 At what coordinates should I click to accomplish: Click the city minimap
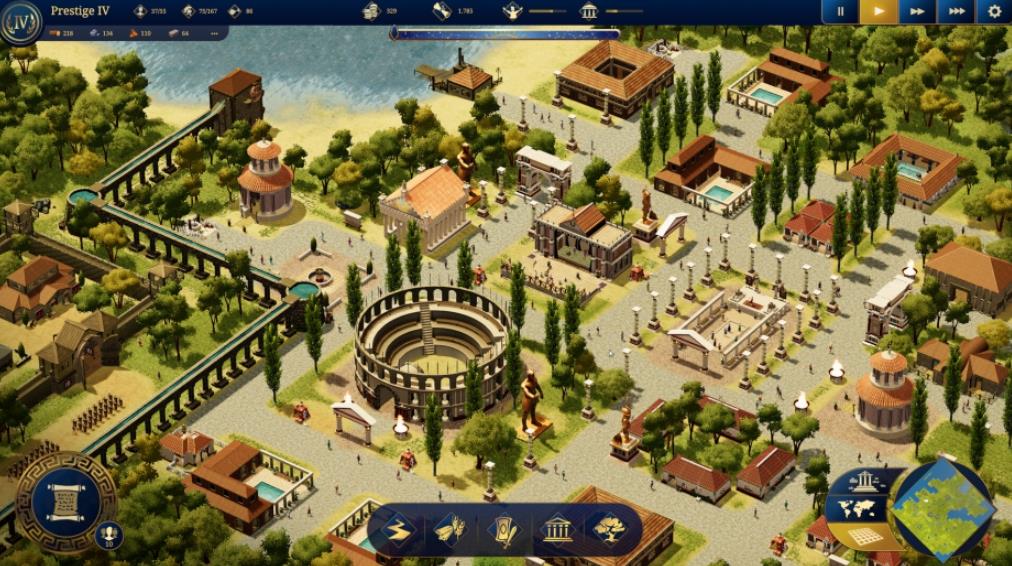coord(942,507)
